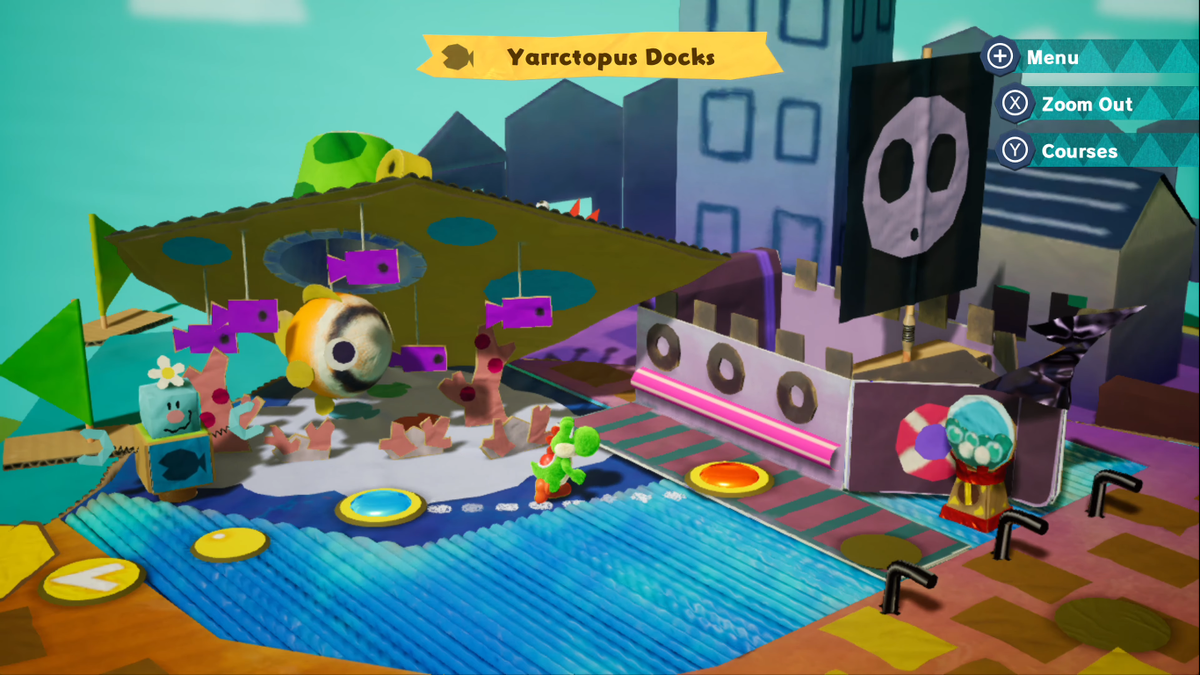
Task: Select the round yellow course node
Action: [230, 544]
